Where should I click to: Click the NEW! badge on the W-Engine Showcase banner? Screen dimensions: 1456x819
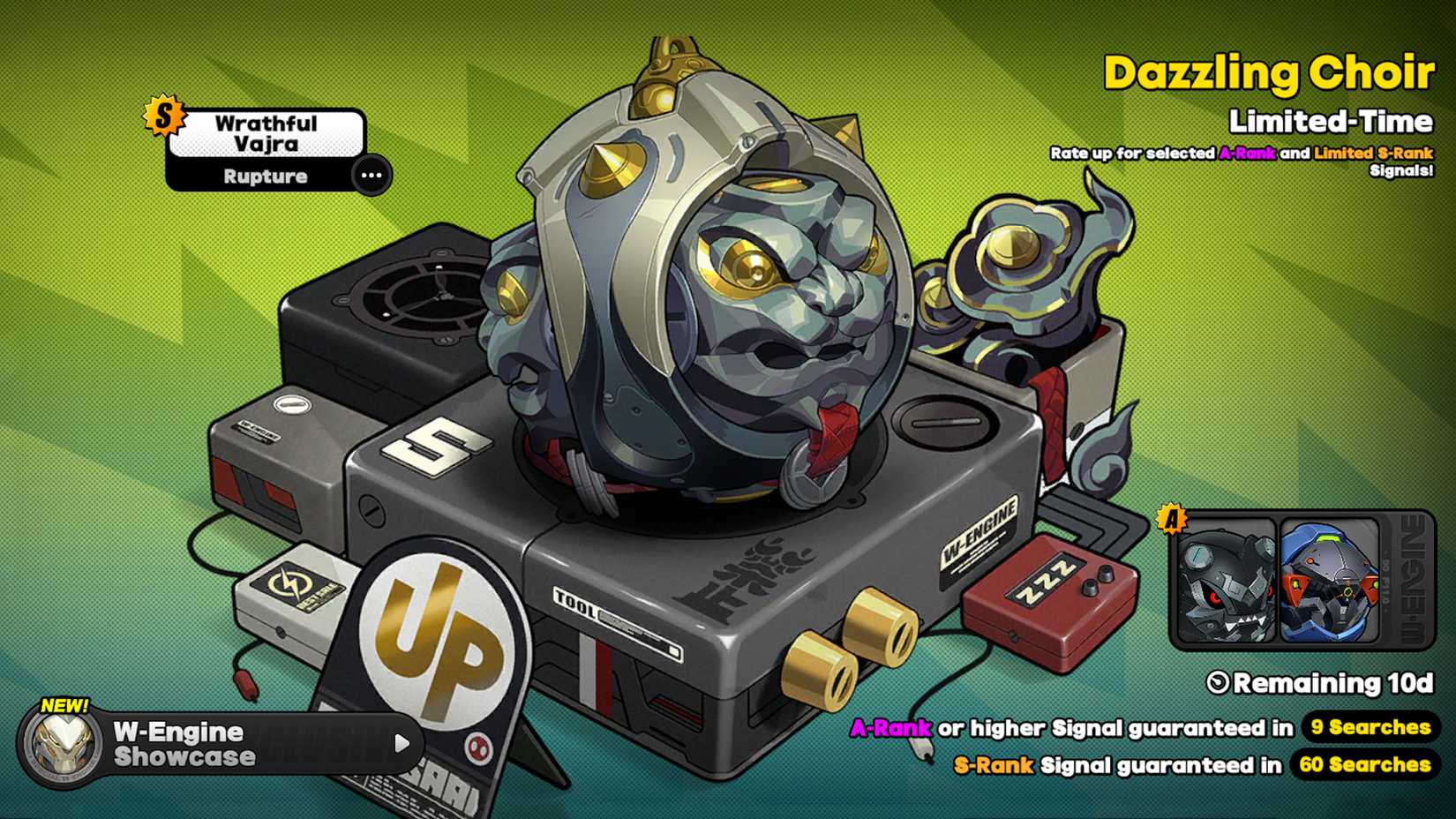click(64, 705)
